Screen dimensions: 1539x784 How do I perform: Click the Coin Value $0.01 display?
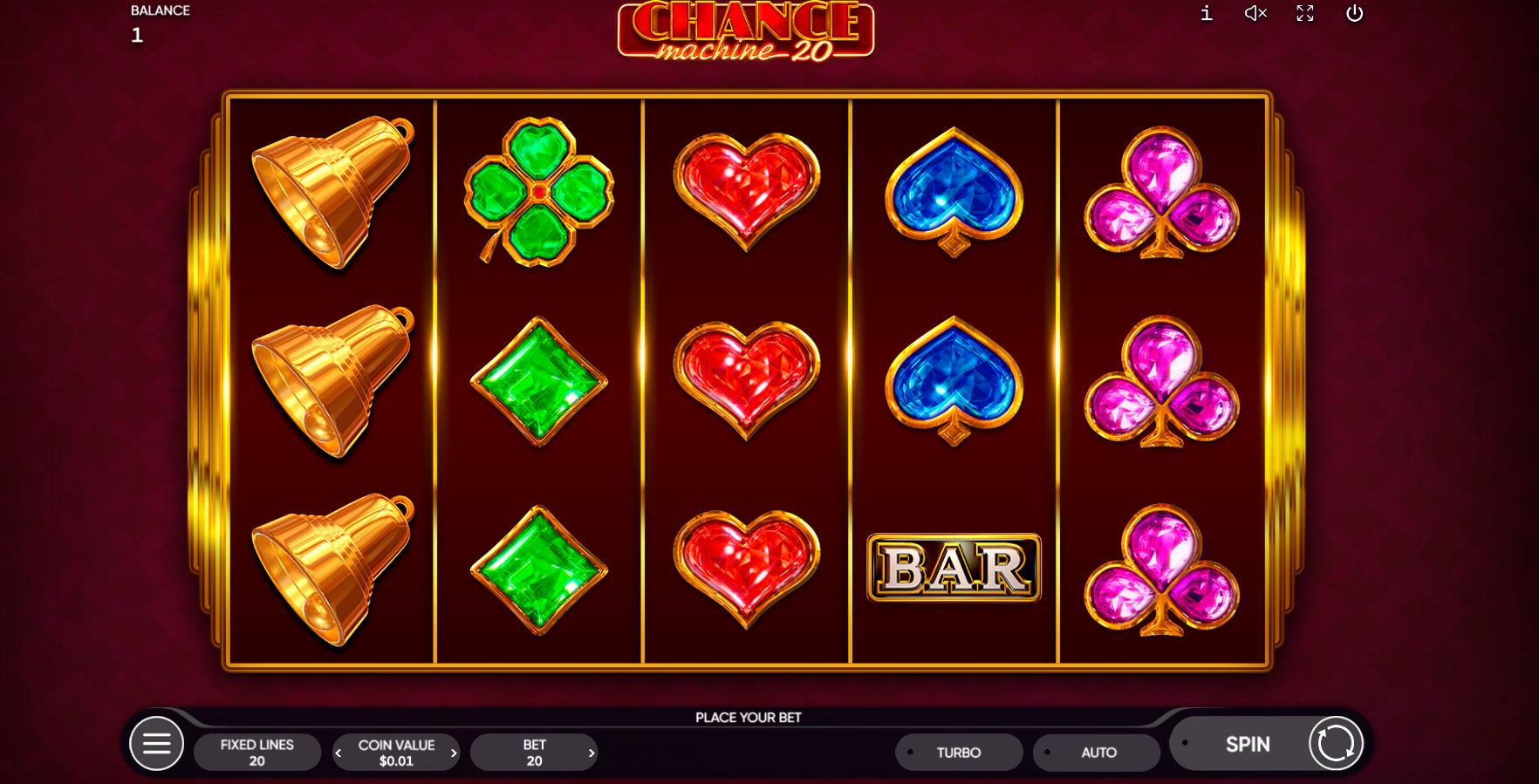(x=396, y=752)
